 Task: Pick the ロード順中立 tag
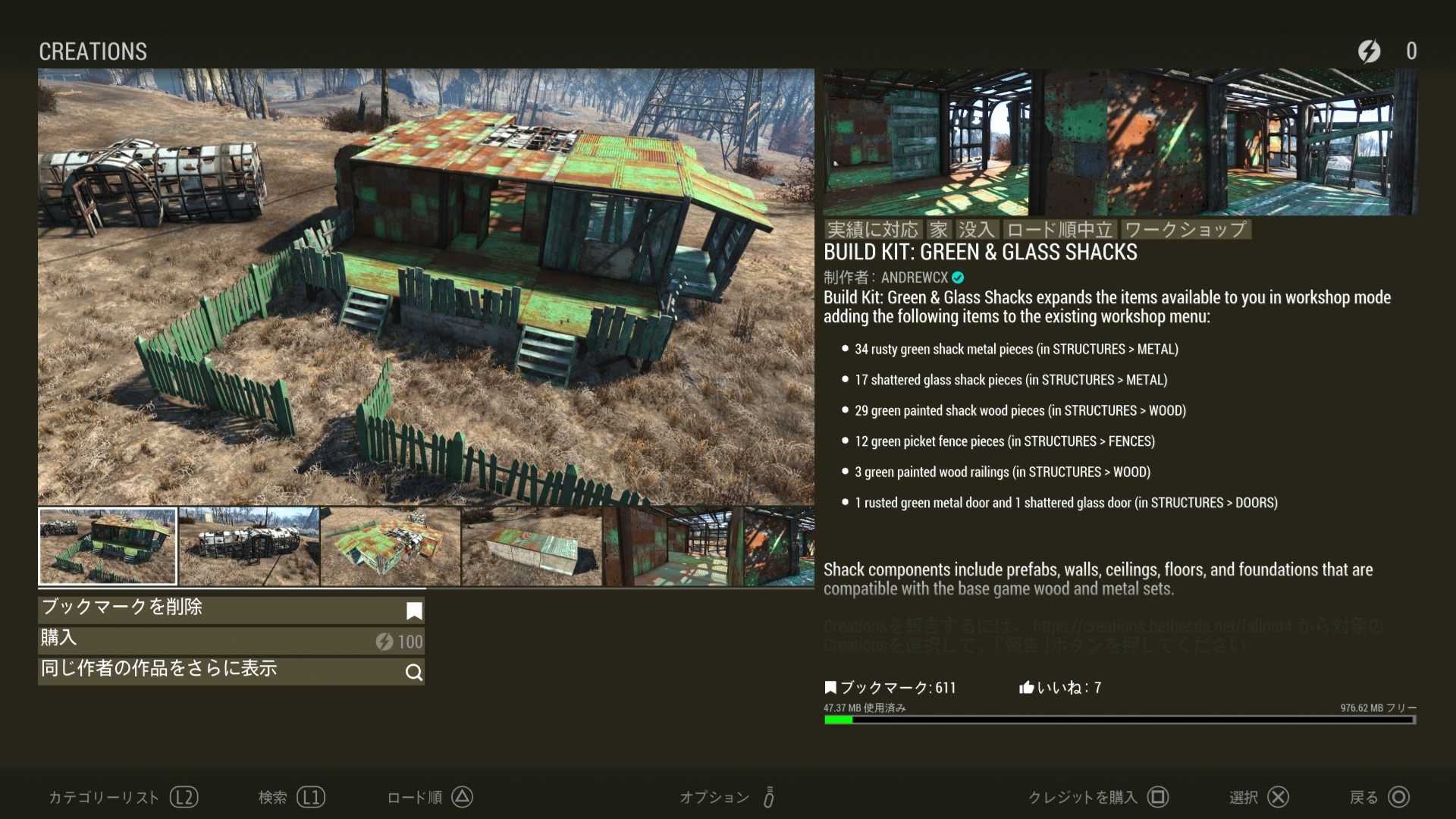[1059, 230]
